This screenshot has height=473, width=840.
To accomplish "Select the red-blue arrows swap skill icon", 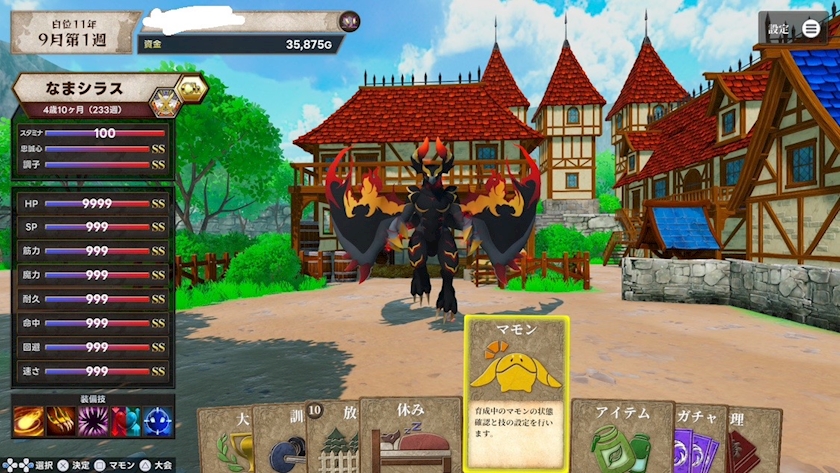I will (x=126, y=422).
